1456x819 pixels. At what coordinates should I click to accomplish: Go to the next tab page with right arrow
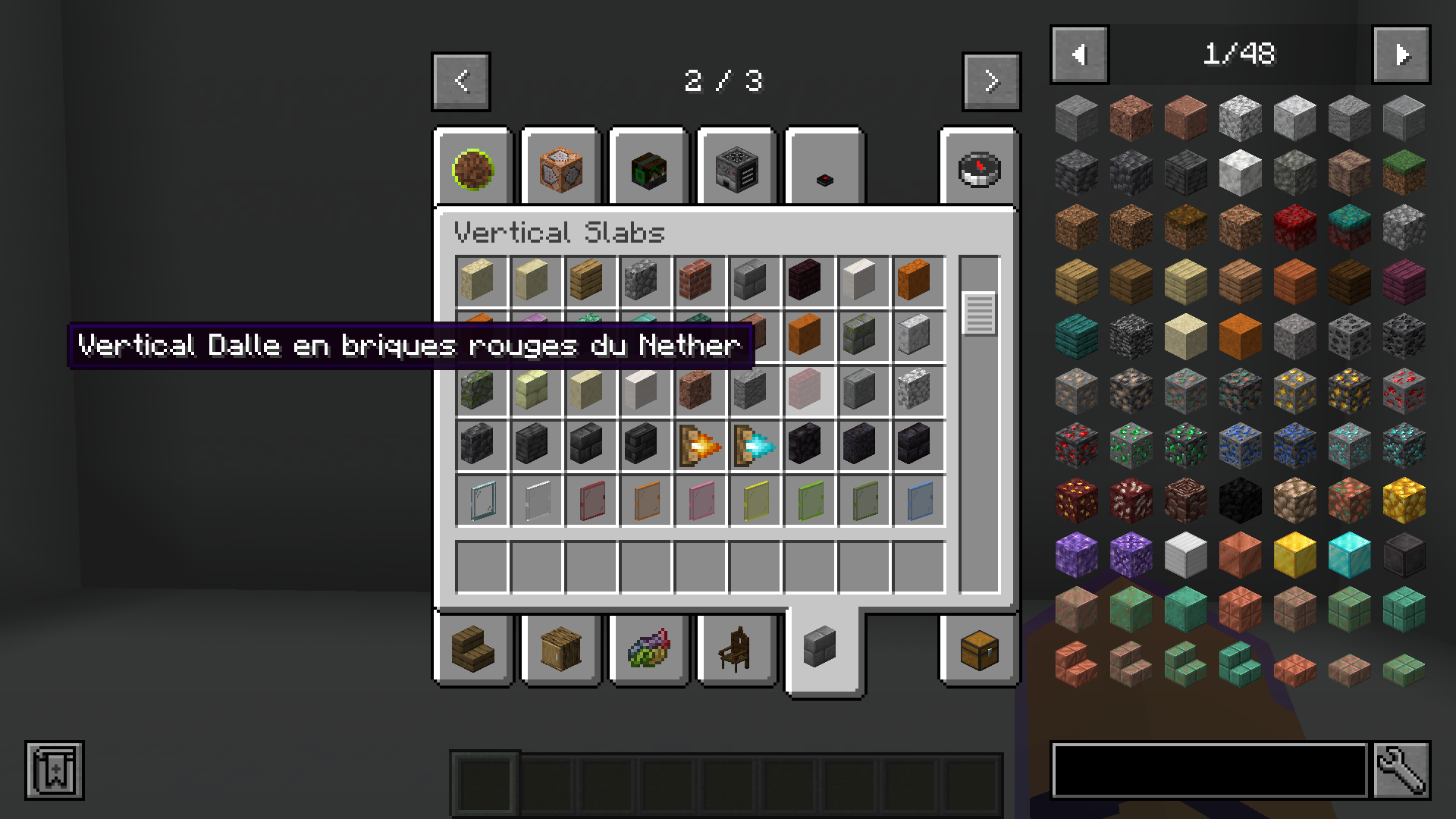tap(991, 82)
